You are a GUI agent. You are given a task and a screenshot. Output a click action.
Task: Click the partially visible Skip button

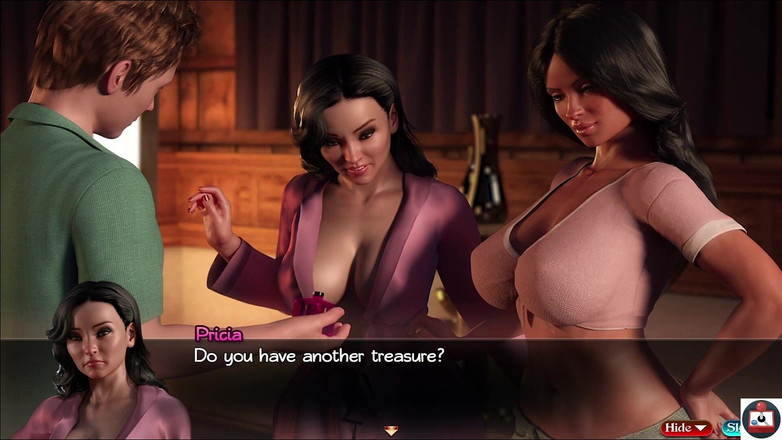click(730, 428)
